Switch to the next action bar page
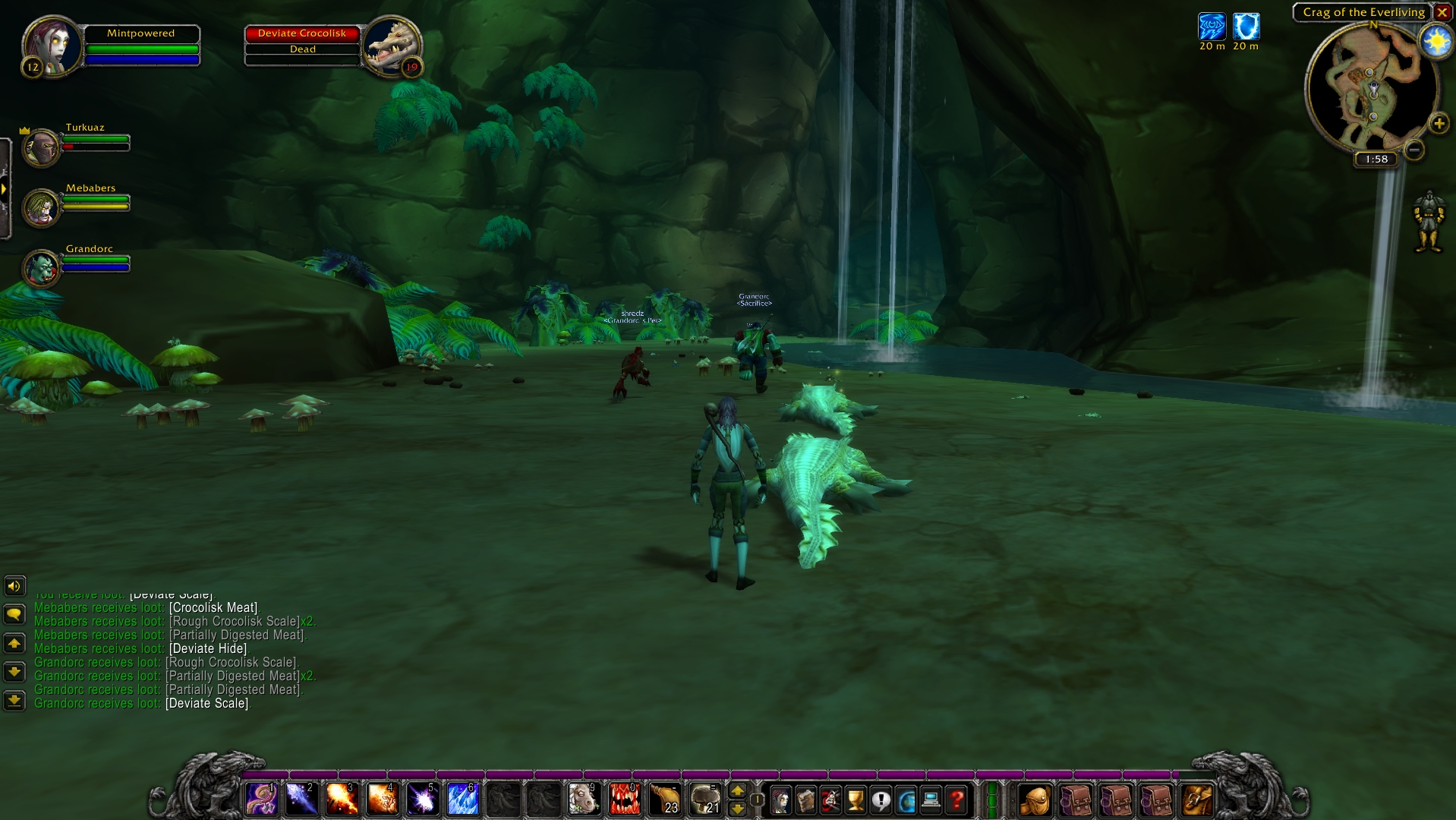Image resolution: width=1456 pixels, height=820 pixels. pyautogui.click(x=737, y=791)
